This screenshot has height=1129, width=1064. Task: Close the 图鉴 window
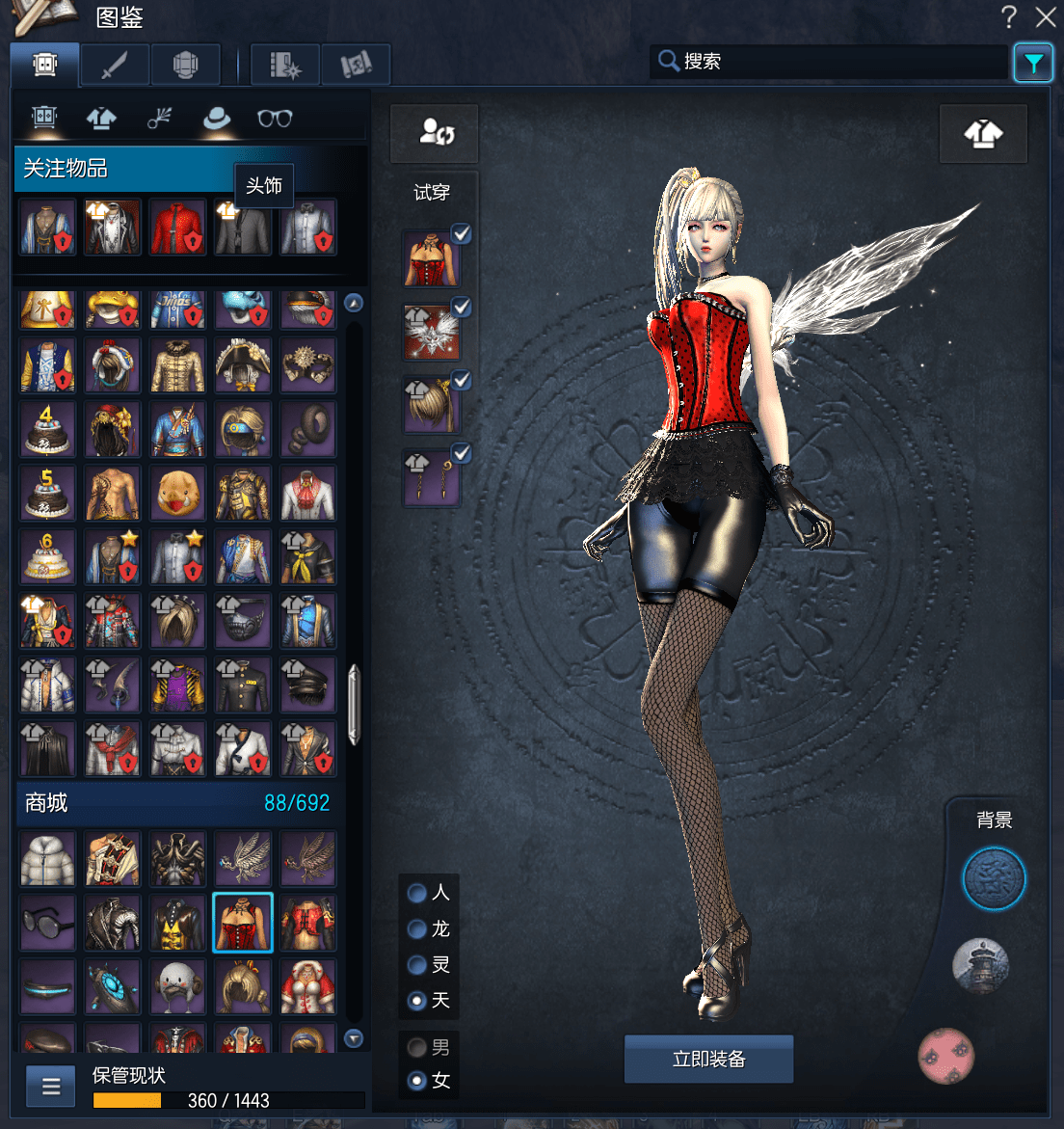[1046, 16]
